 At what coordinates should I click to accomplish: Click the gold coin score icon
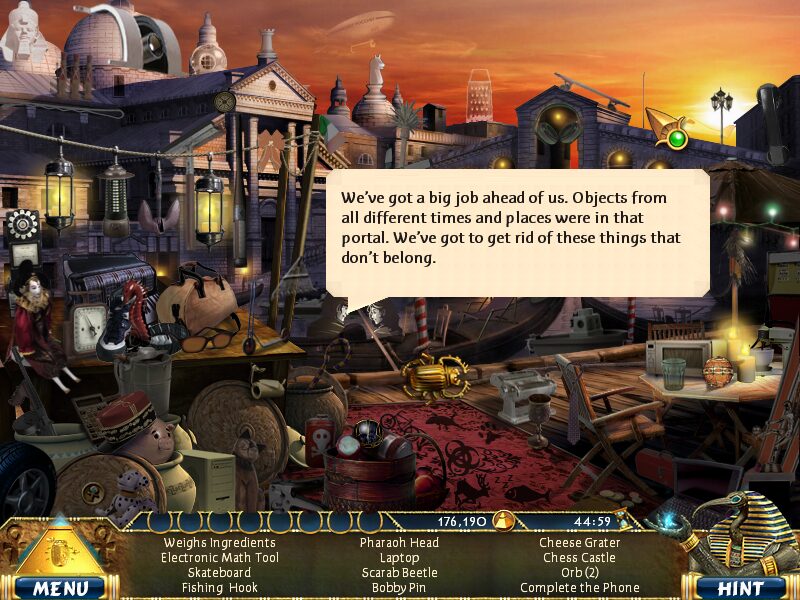504,520
